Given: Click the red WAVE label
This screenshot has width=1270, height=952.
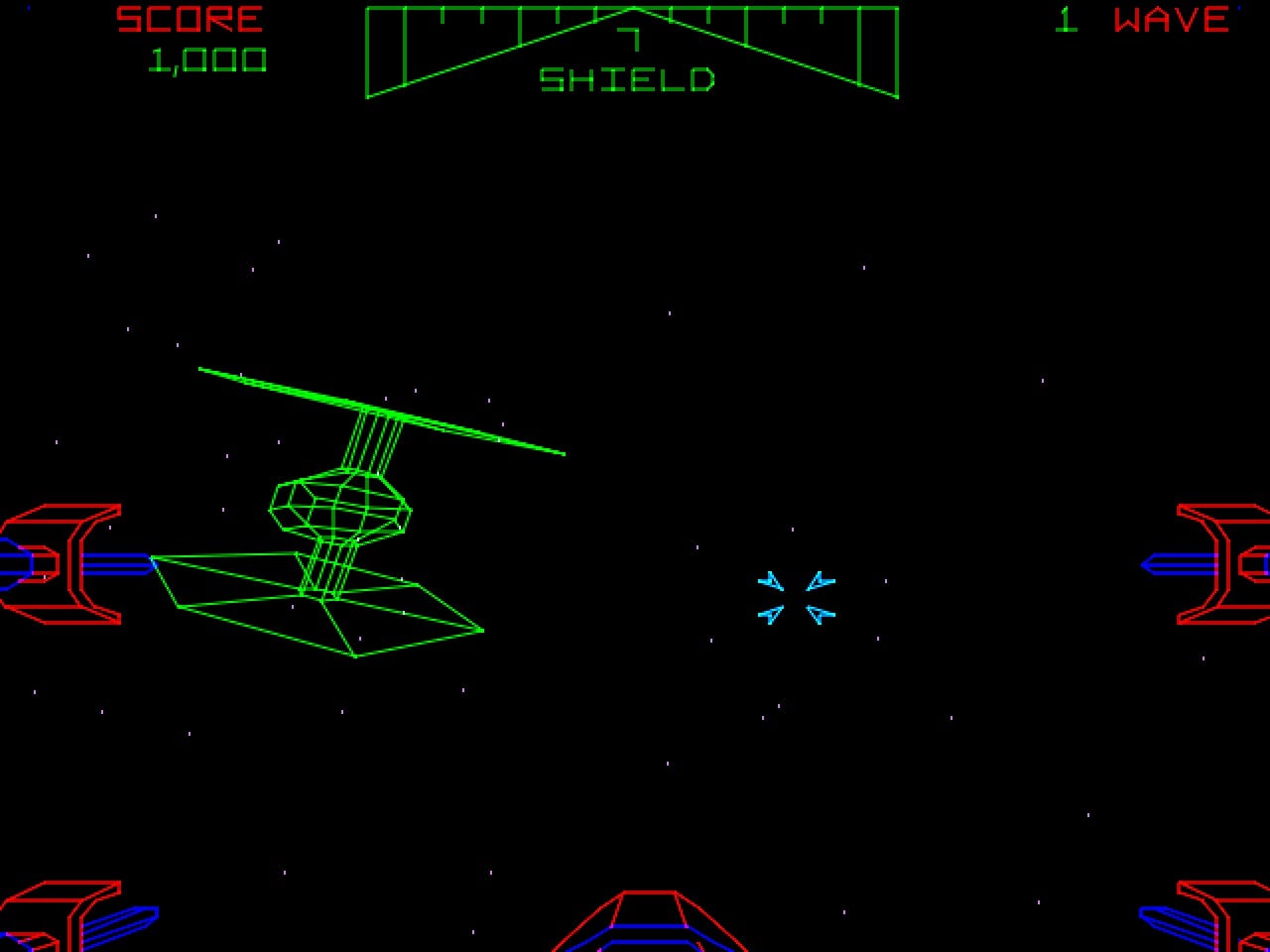Looking at the screenshot, I should pyautogui.click(x=1169, y=20).
